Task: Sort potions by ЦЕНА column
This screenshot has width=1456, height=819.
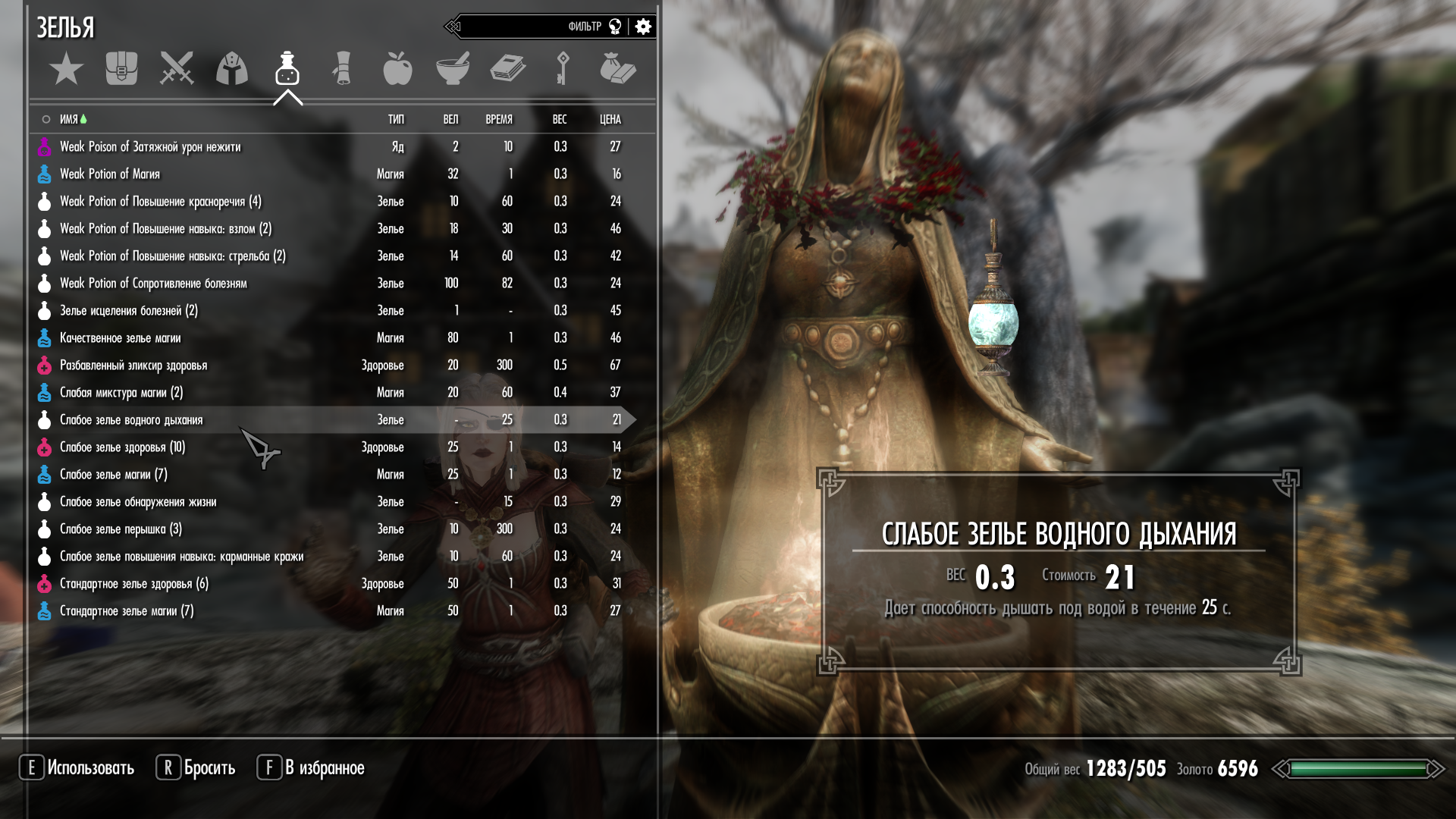Action: (x=610, y=120)
